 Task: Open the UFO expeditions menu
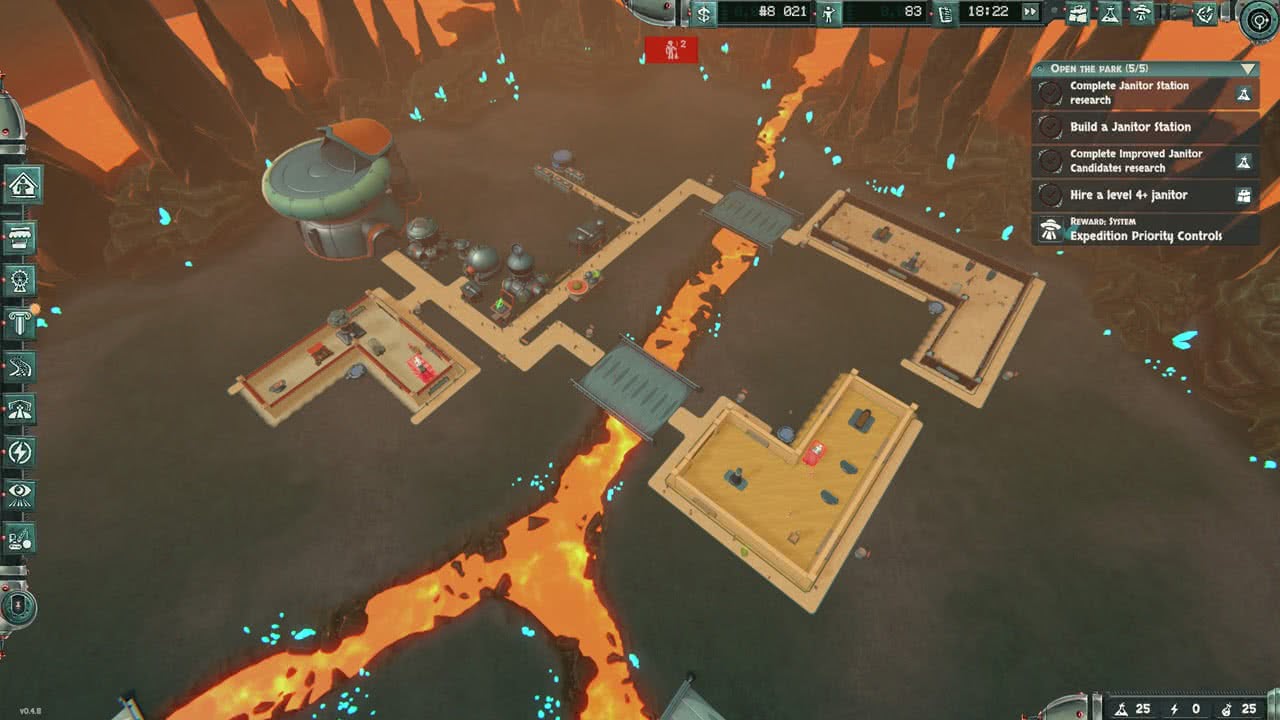(x=1140, y=13)
